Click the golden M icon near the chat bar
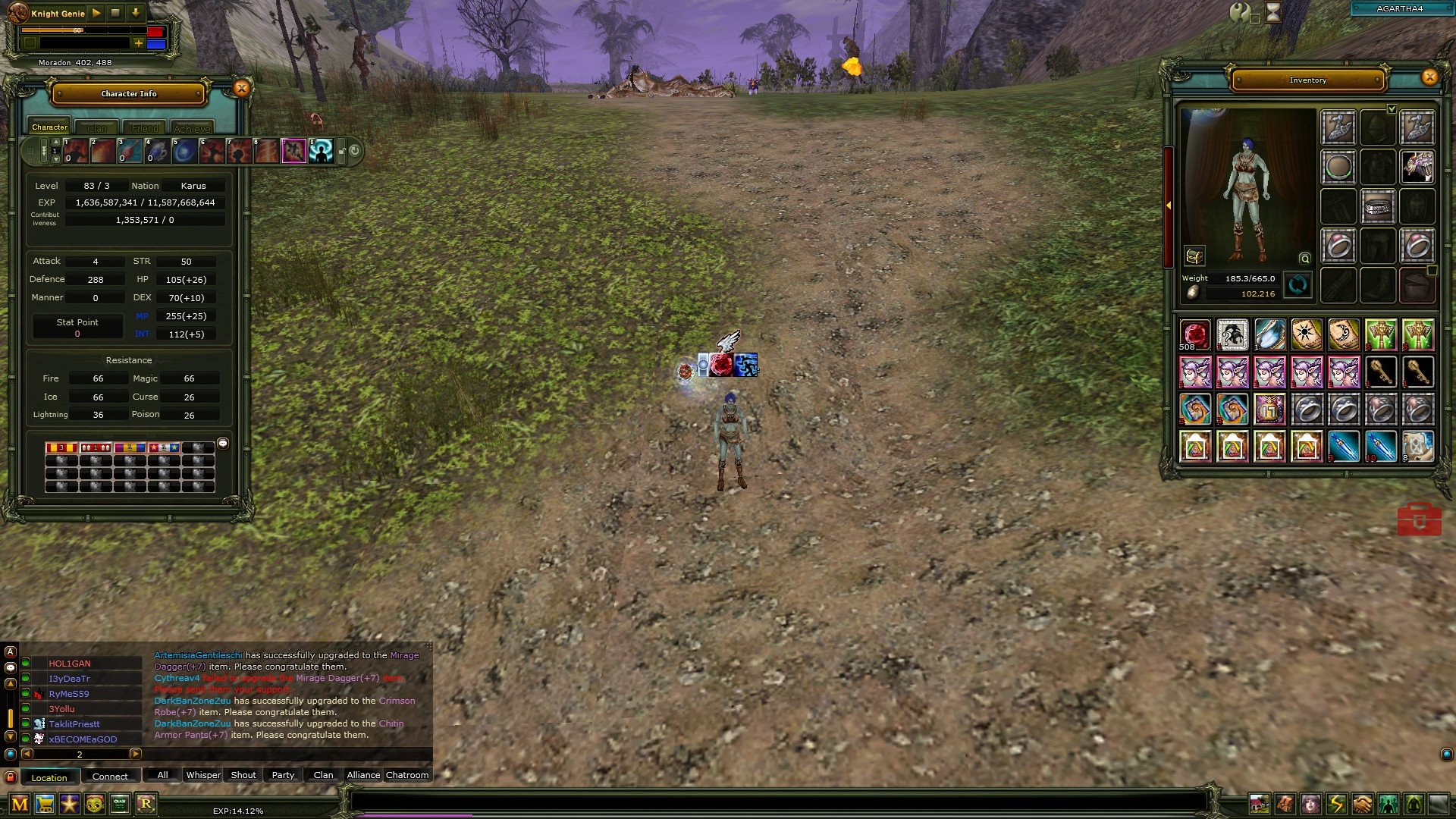 (19, 803)
